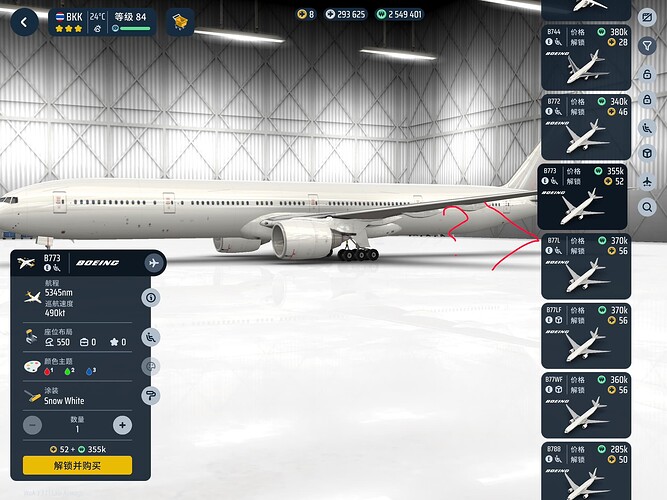Viewport: 667px width, 500px height.
Task: Open the aircraft info tab
Action: tap(152, 298)
